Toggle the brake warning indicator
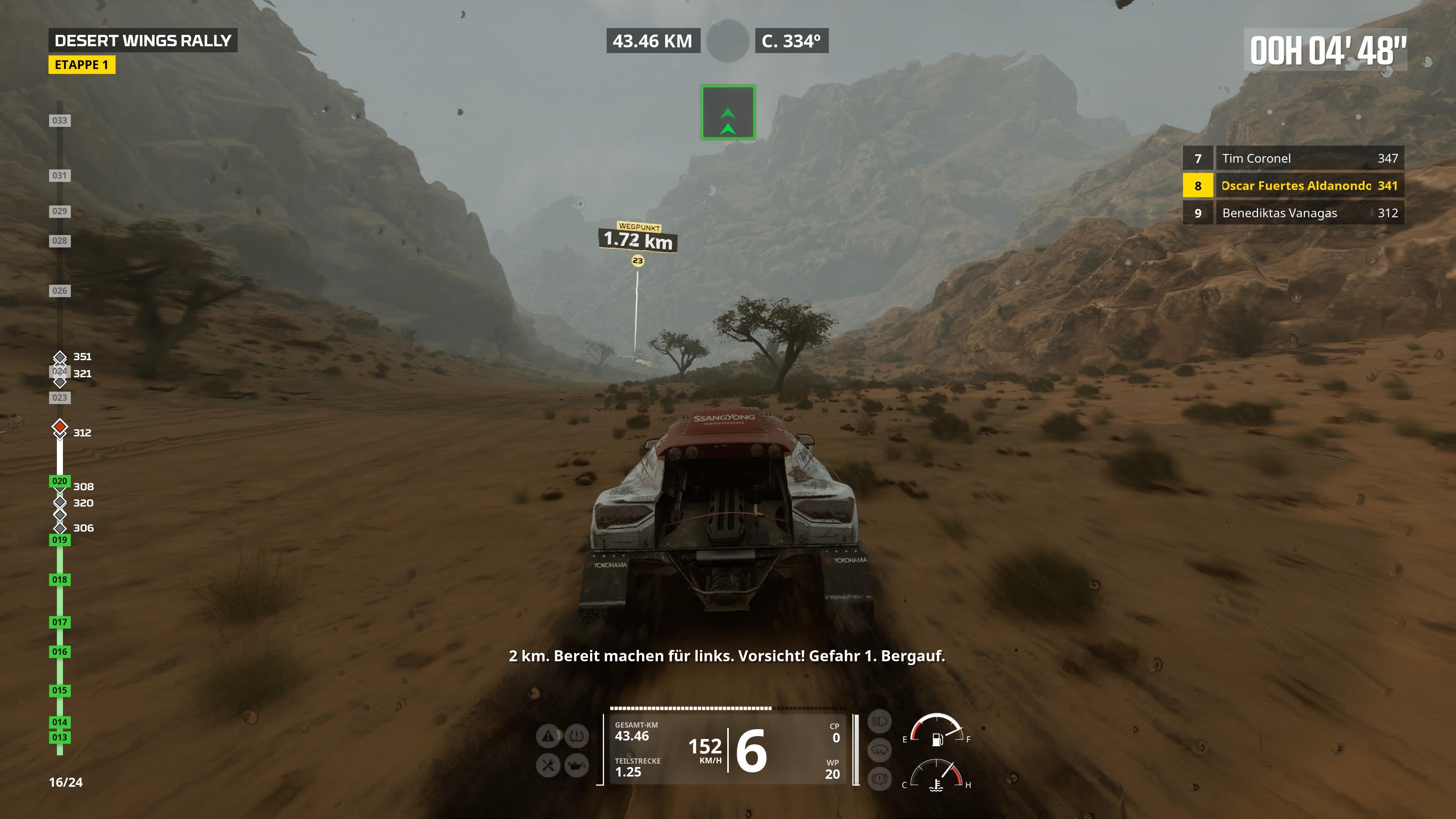 click(x=880, y=779)
